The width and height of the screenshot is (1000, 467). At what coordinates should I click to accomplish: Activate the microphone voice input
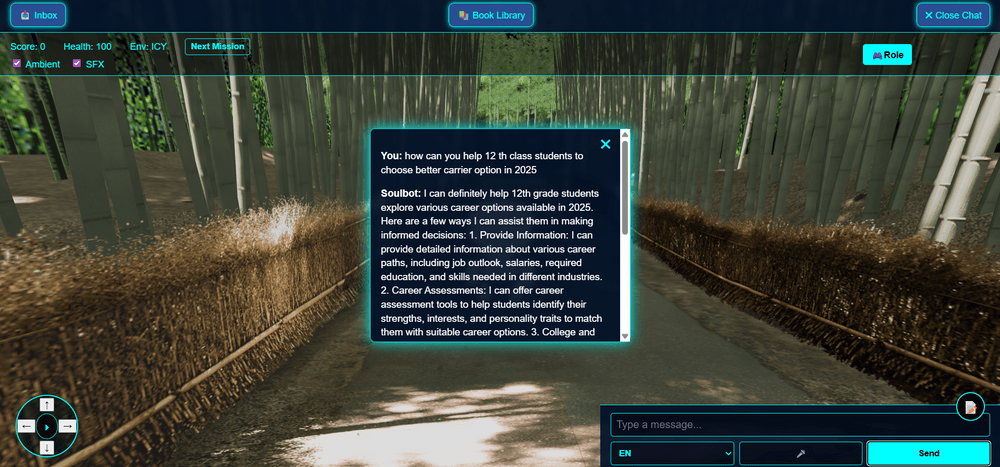tap(800, 453)
